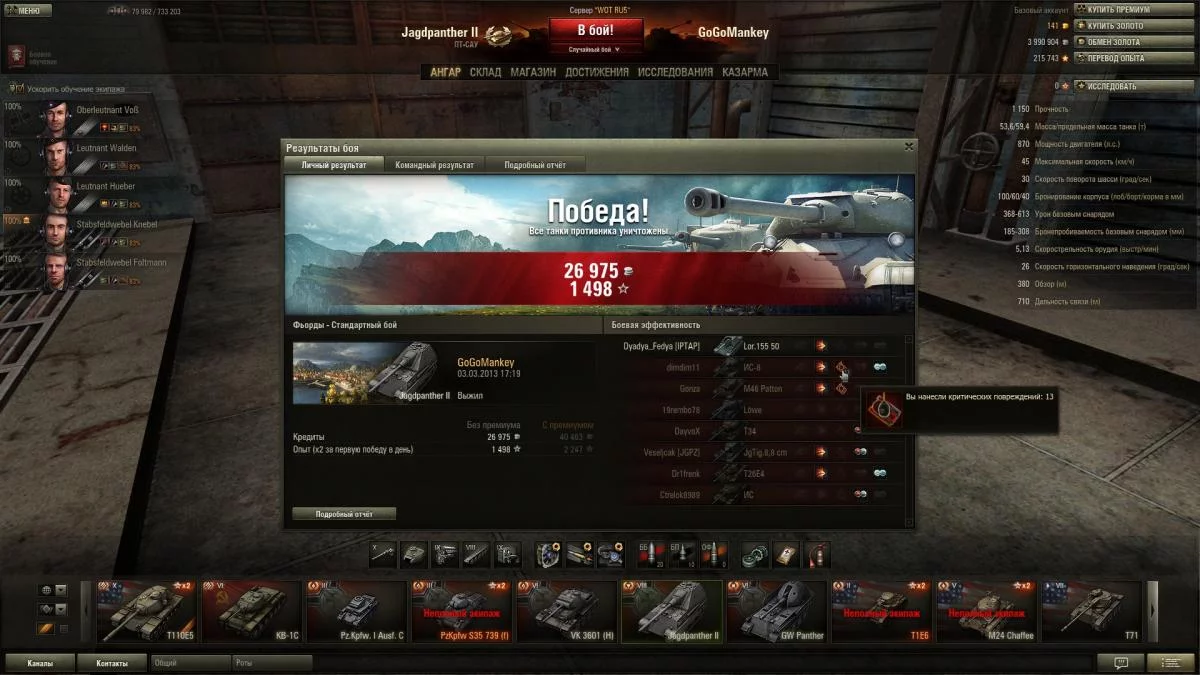Viewport: 1200px width, 675px height.
Task: Select the KB-1C tank in carousel
Action: click(251, 610)
